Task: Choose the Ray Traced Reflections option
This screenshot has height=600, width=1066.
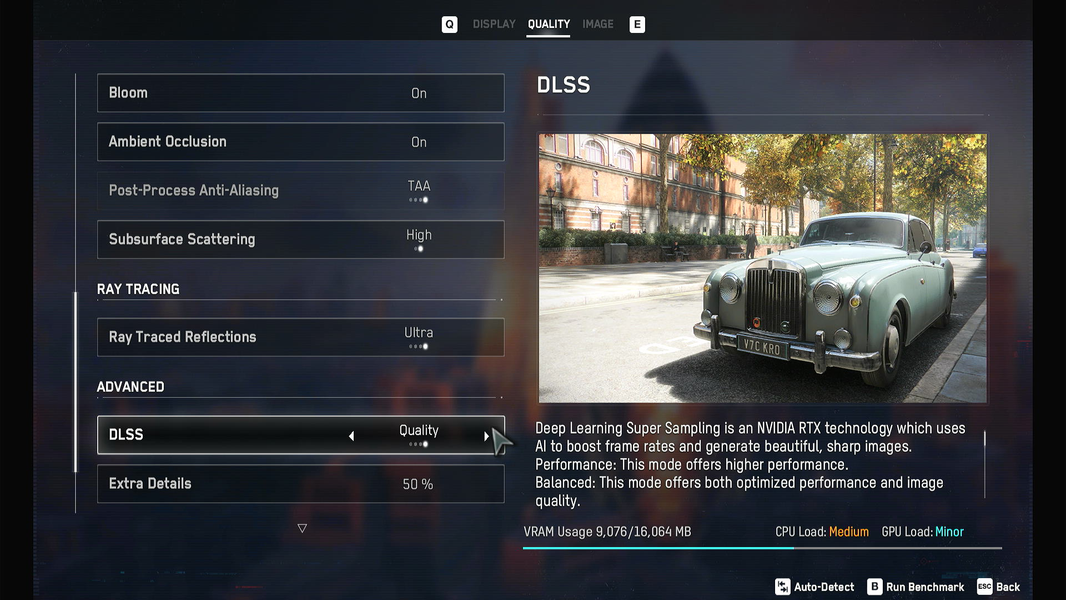Action: click(x=300, y=337)
